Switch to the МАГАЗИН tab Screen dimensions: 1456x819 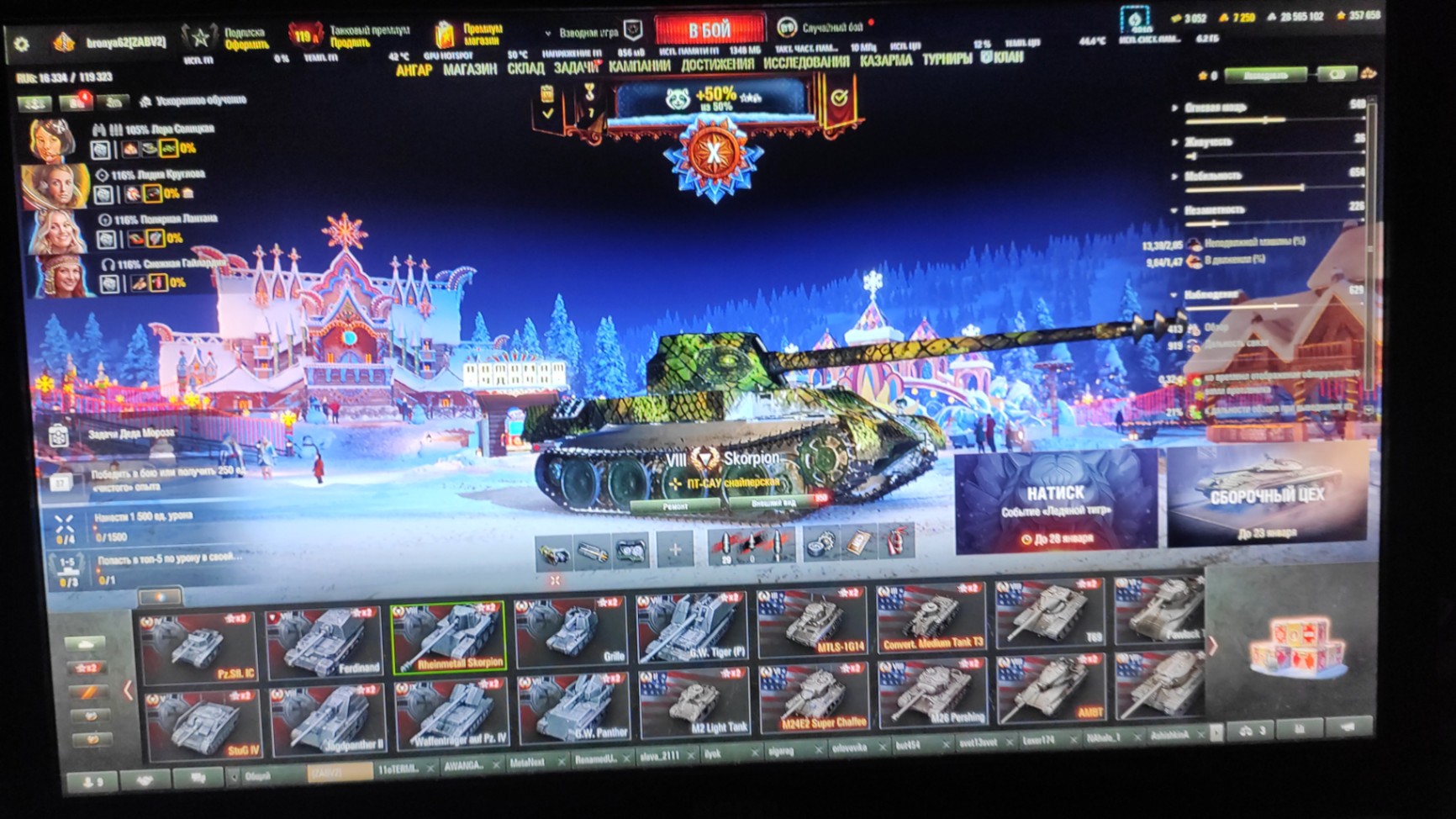point(470,69)
